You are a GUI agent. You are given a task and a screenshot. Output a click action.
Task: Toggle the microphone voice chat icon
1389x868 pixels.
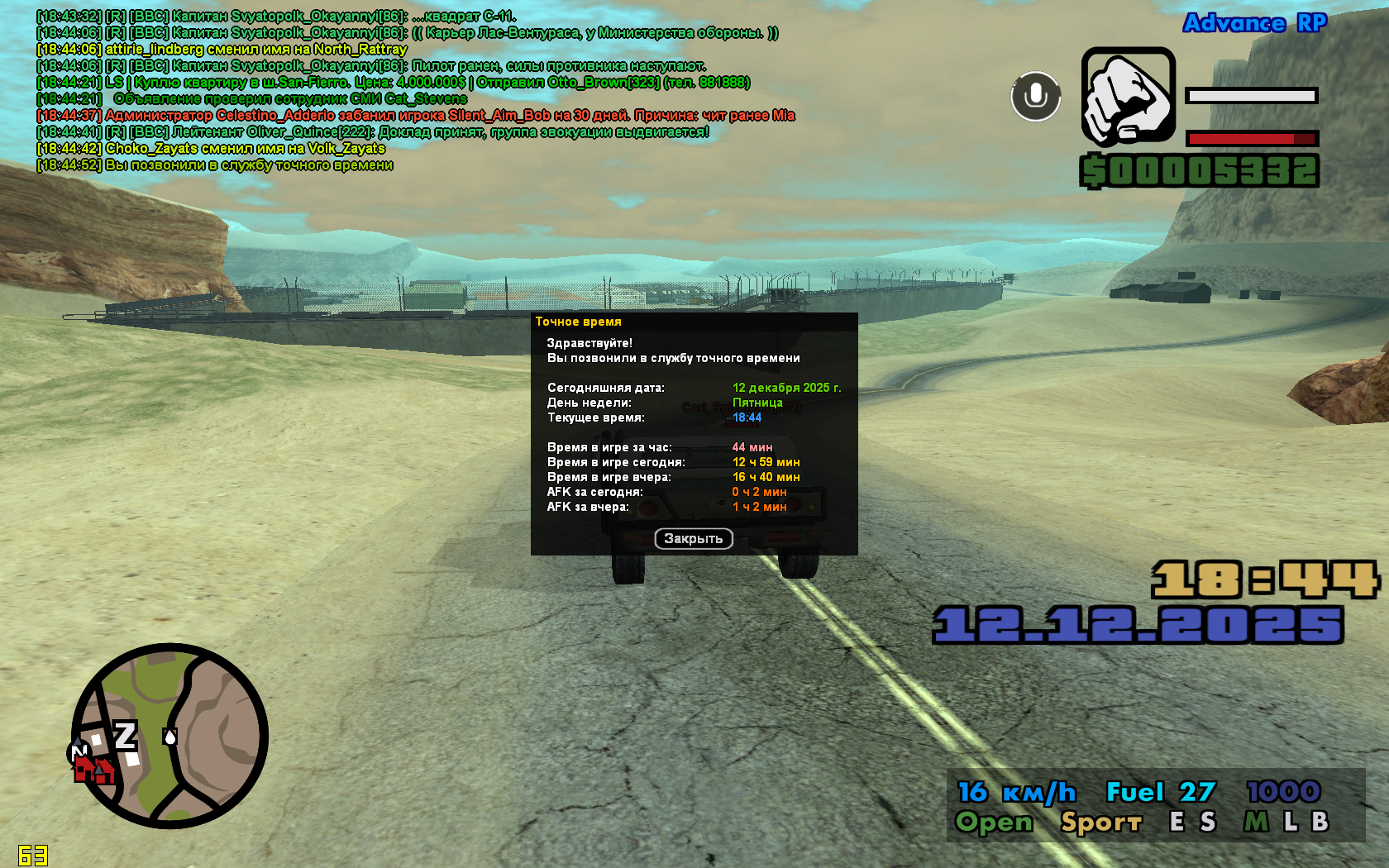coord(1035,96)
